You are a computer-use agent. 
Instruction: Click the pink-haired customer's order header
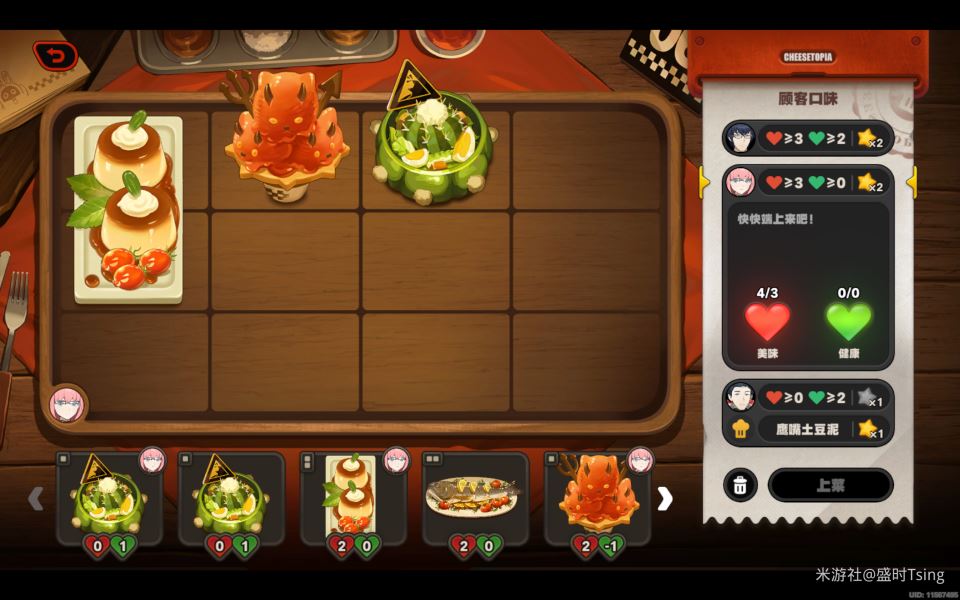pyautogui.click(x=808, y=182)
